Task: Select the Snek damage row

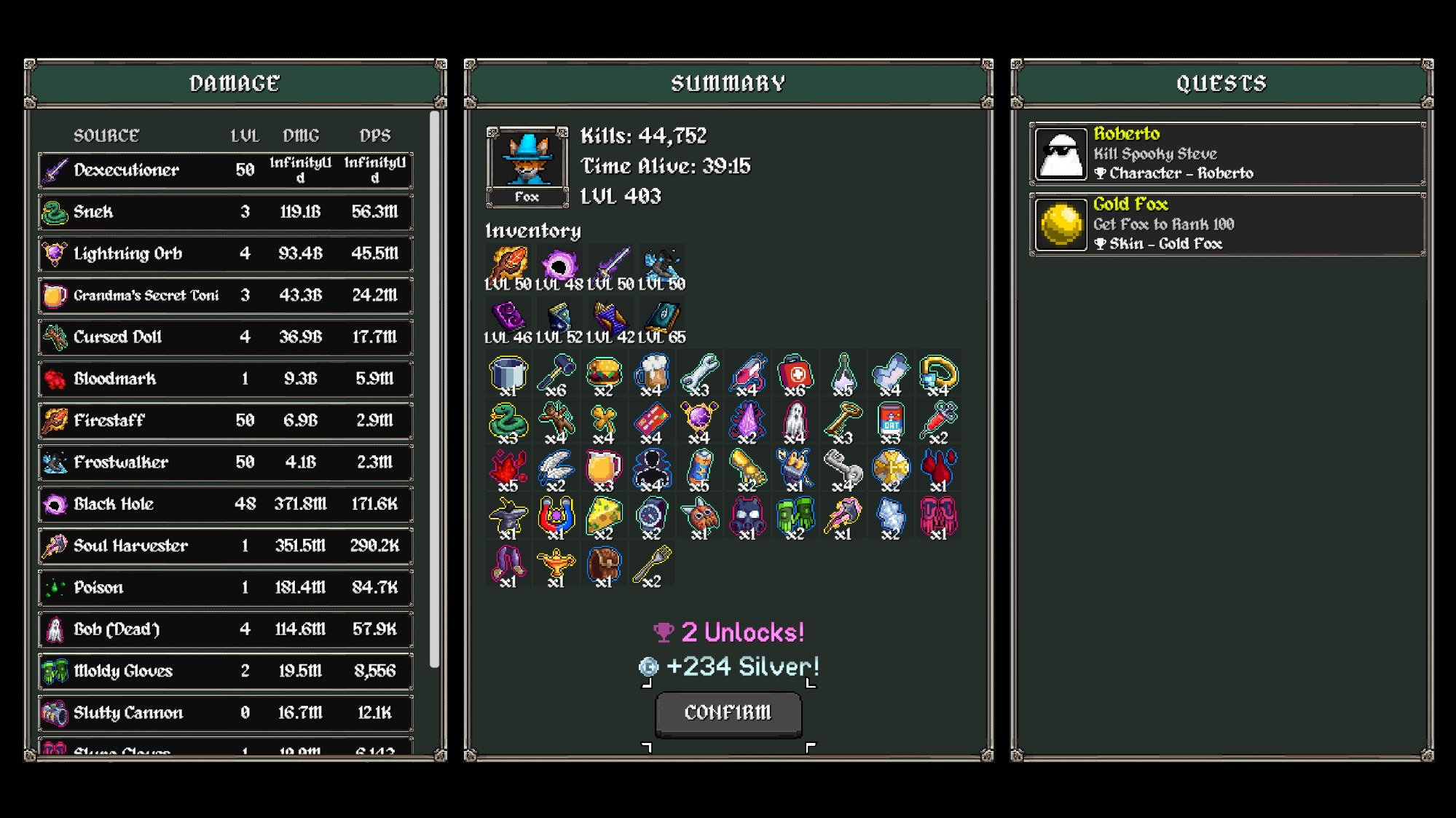Action: coord(226,212)
